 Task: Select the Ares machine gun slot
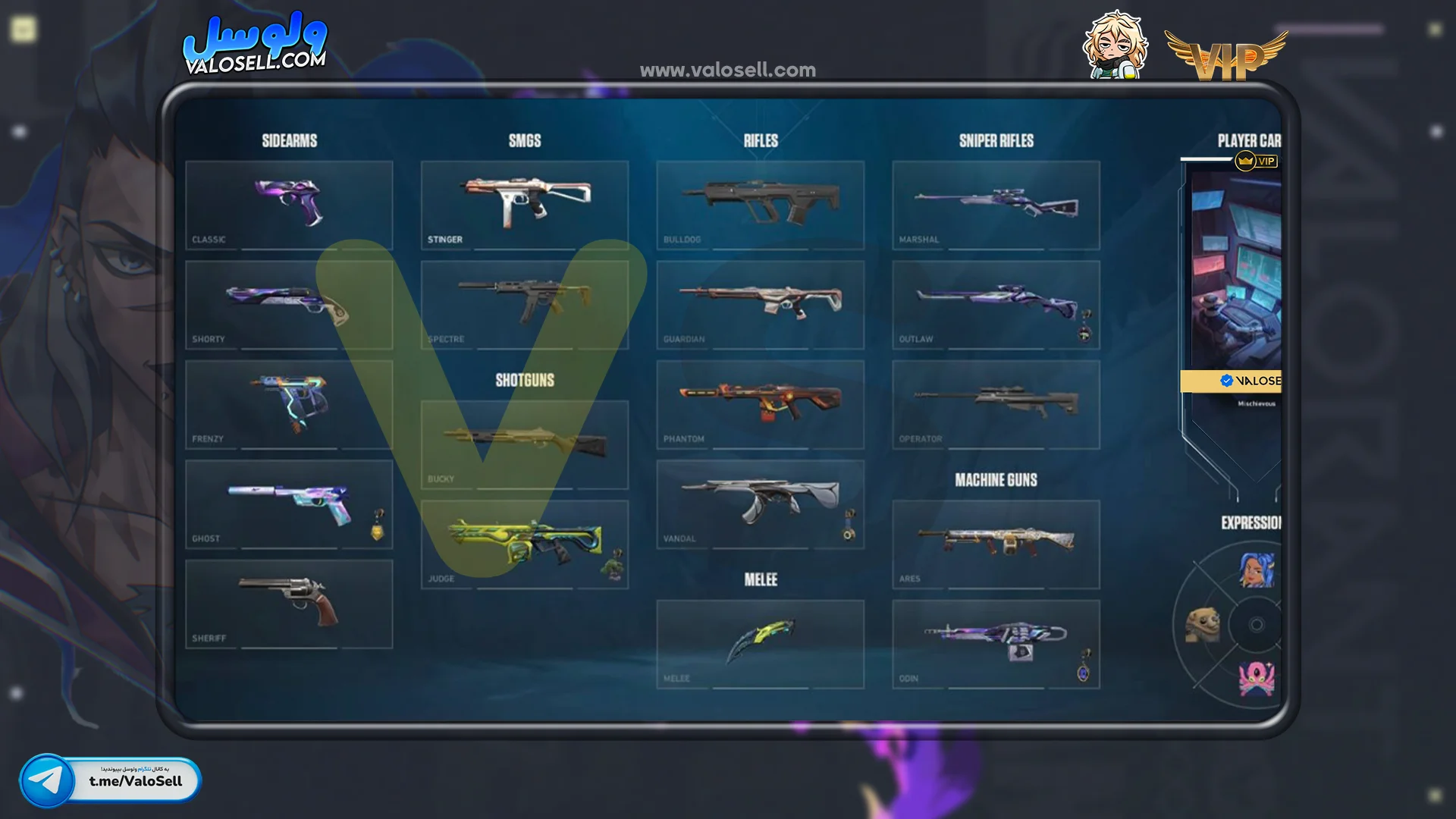[x=996, y=544]
